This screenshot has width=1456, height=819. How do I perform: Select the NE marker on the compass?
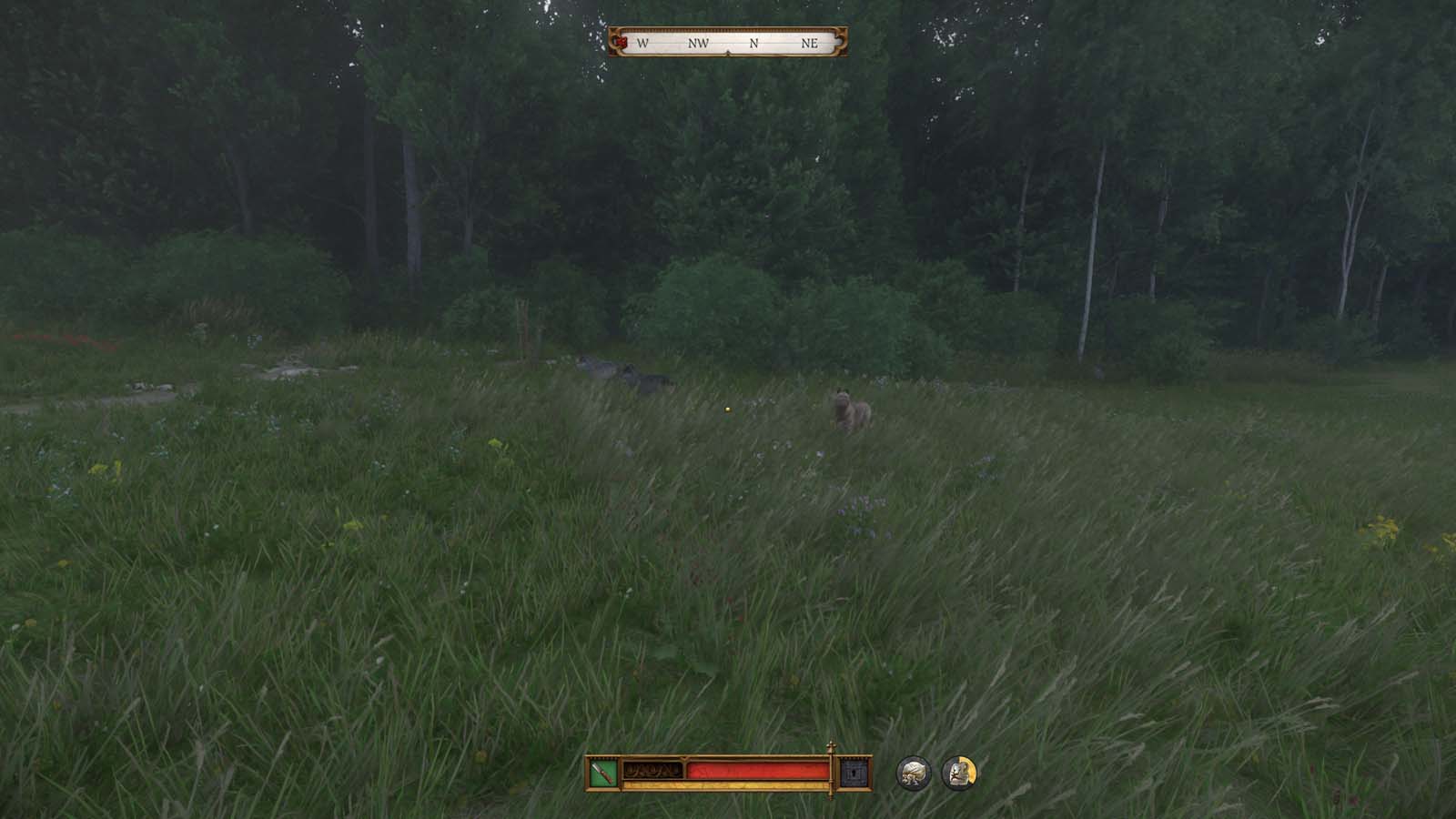pos(810,43)
